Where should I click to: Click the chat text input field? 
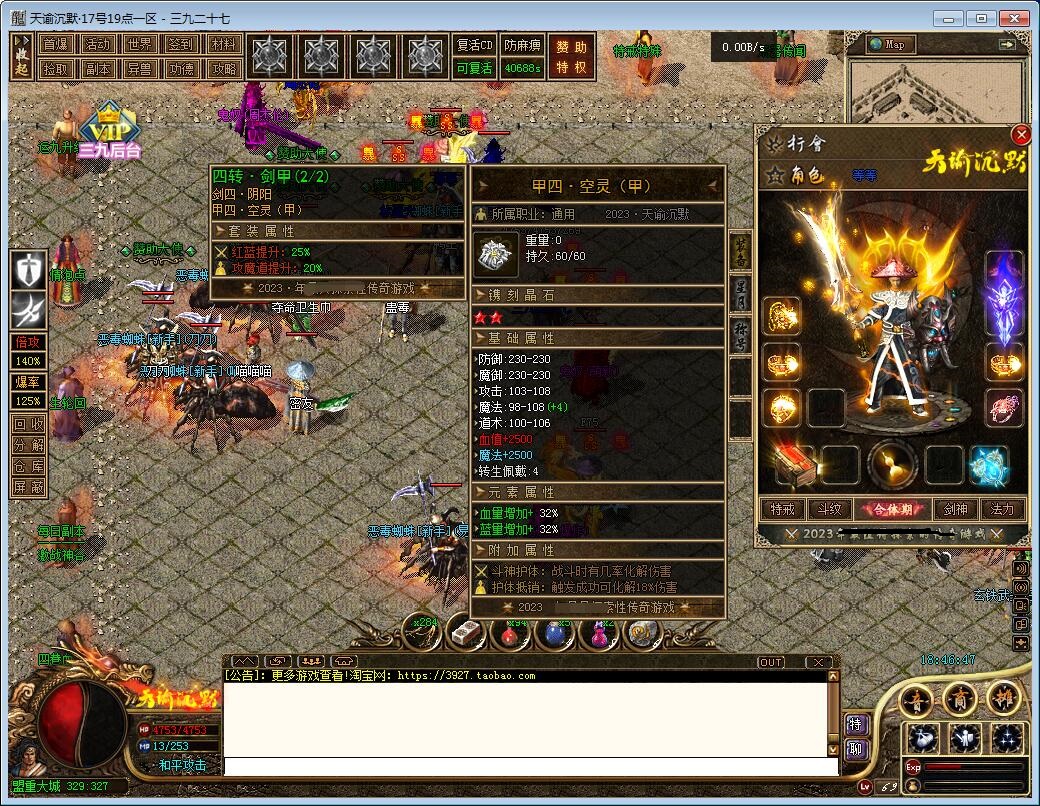click(530, 767)
